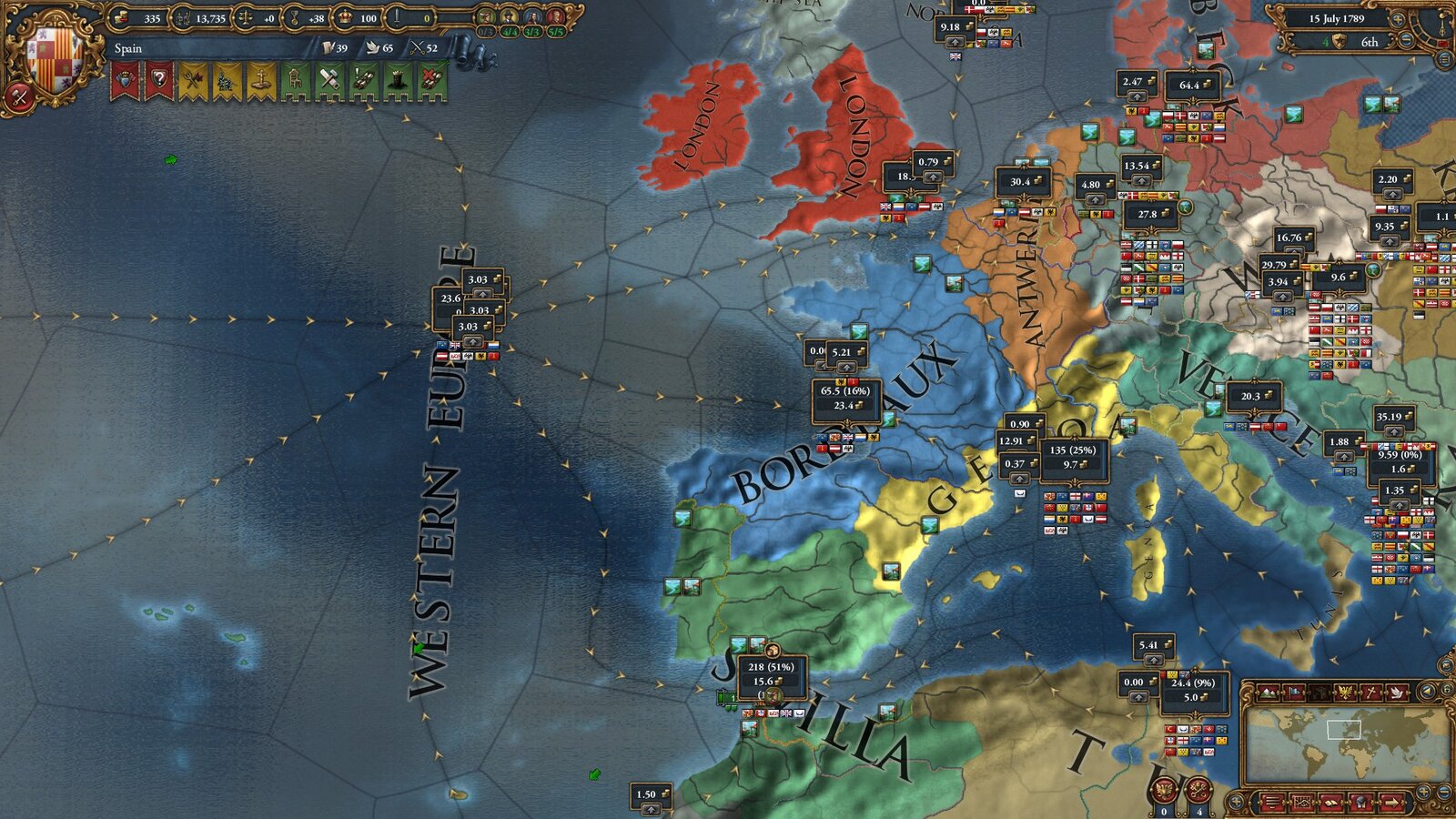
Task: Toggle the mapmode cycle arrow on the minimap
Action: [1427, 691]
